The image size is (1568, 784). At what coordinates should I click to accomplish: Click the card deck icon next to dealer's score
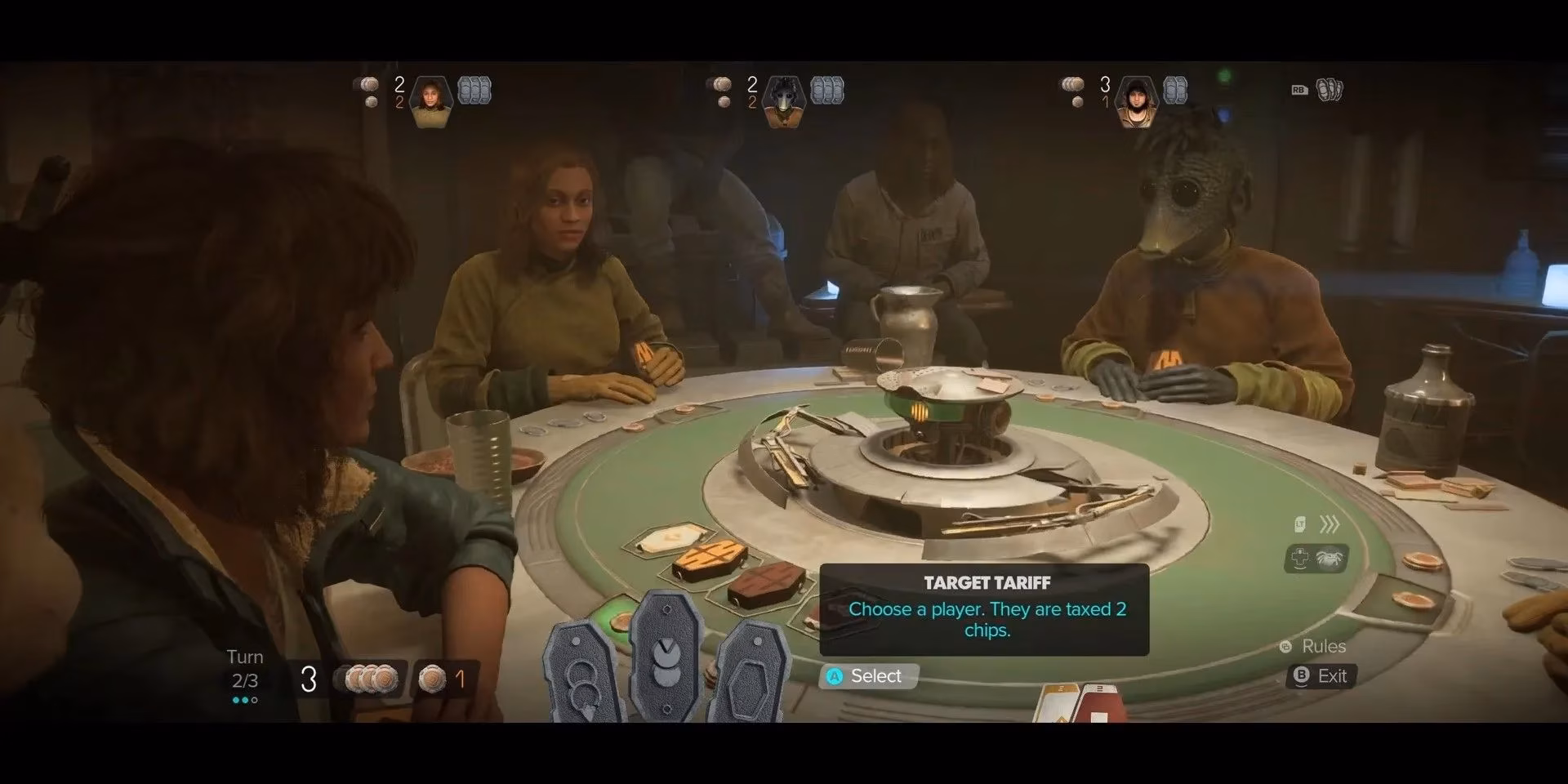point(829,91)
